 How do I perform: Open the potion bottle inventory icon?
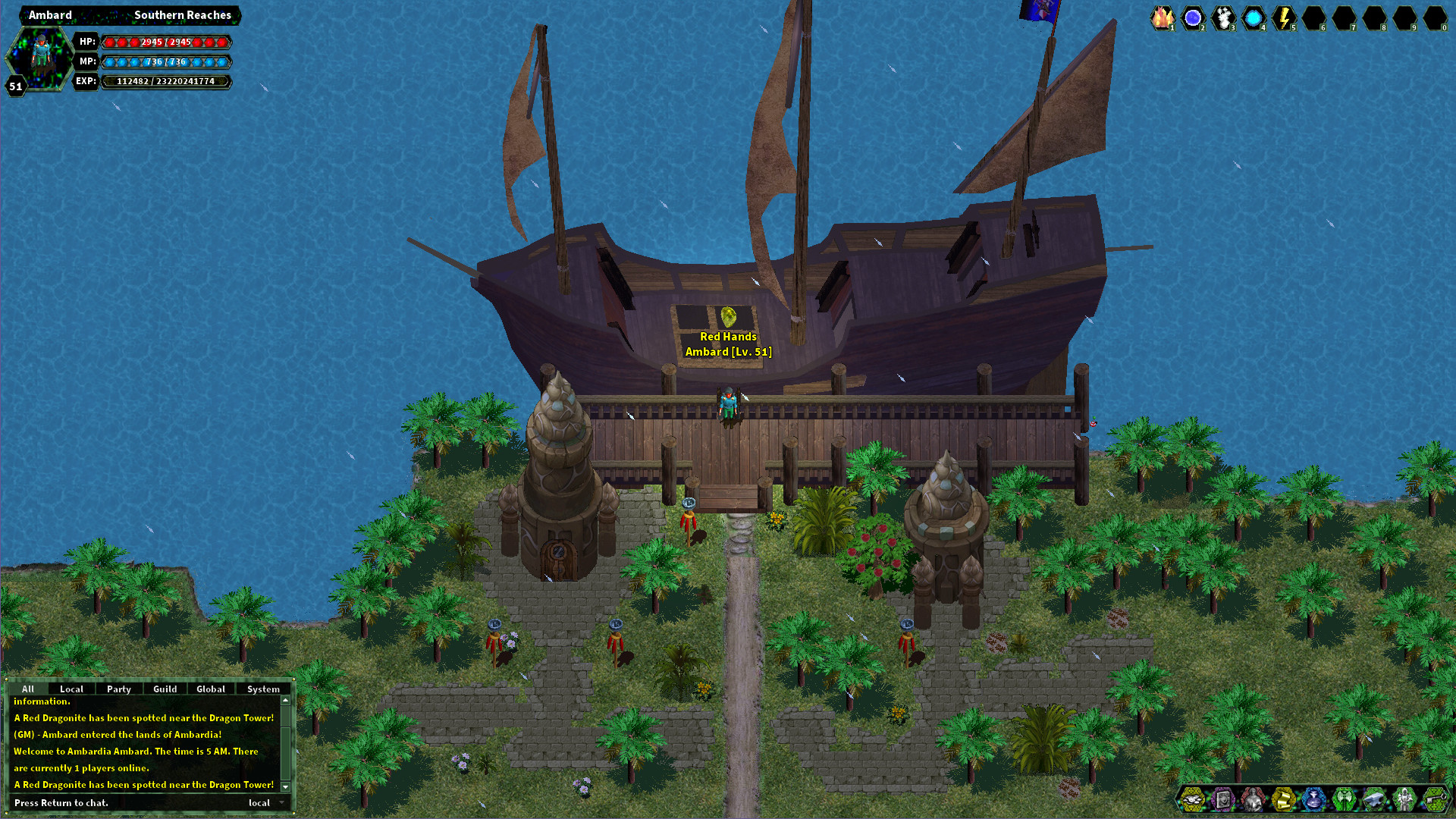(1313, 800)
